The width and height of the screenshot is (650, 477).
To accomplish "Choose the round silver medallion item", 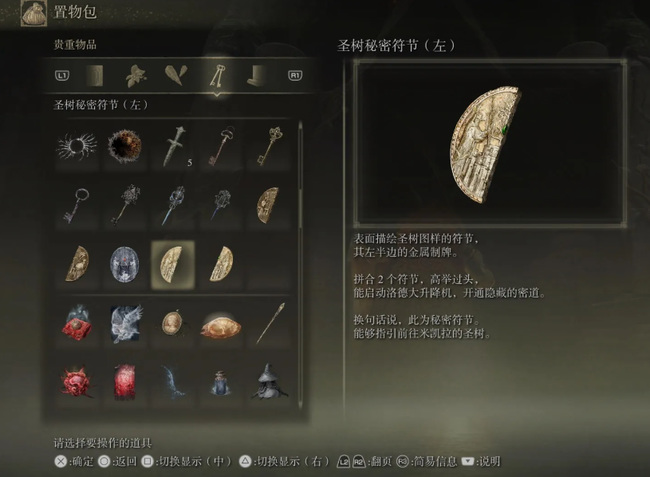I will point(123,262).
